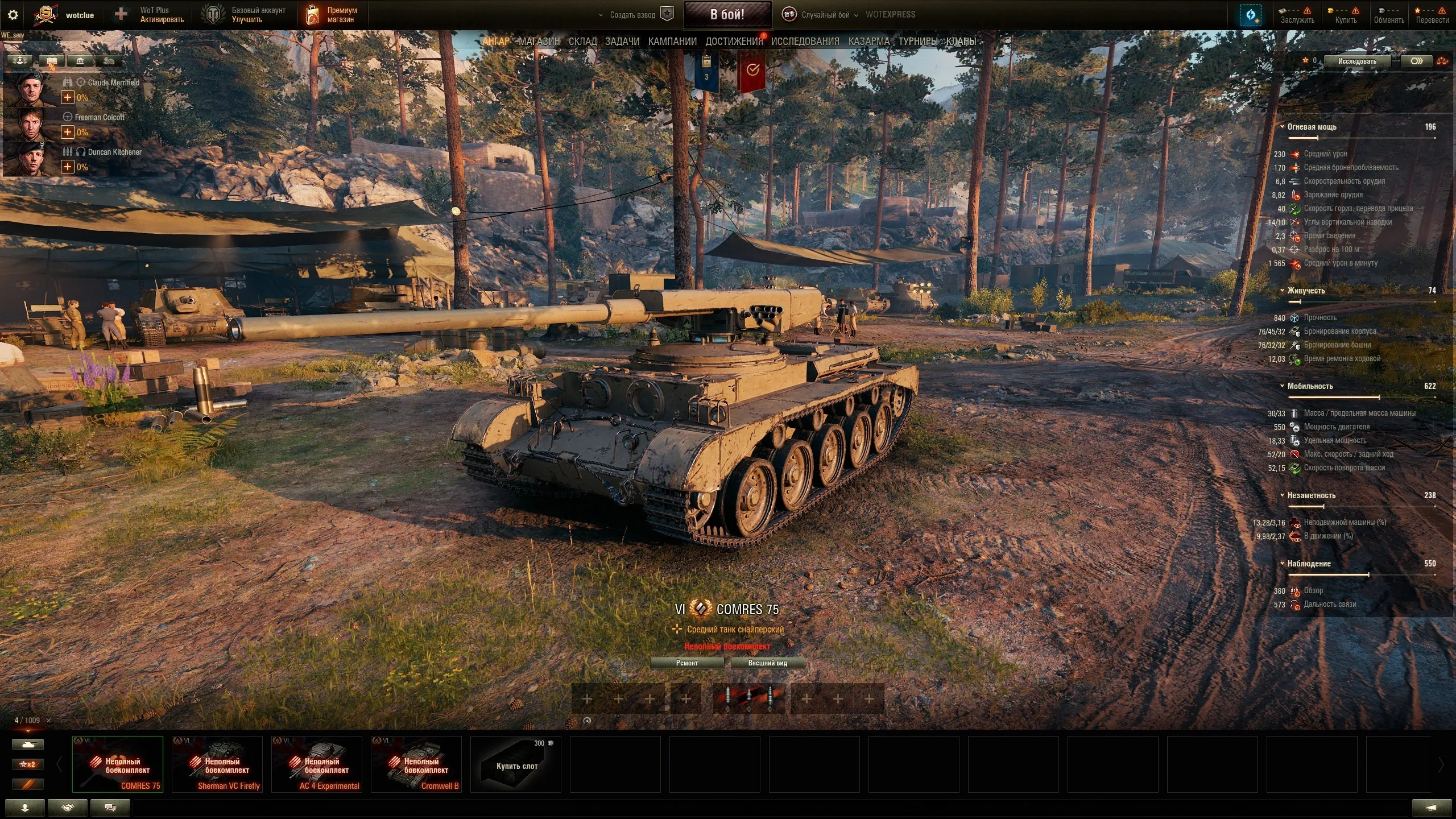The height and width of the screenshot is (819, 1456).
Task: Buy a new garage slot via Купить слот
Action: coord(516,764)
